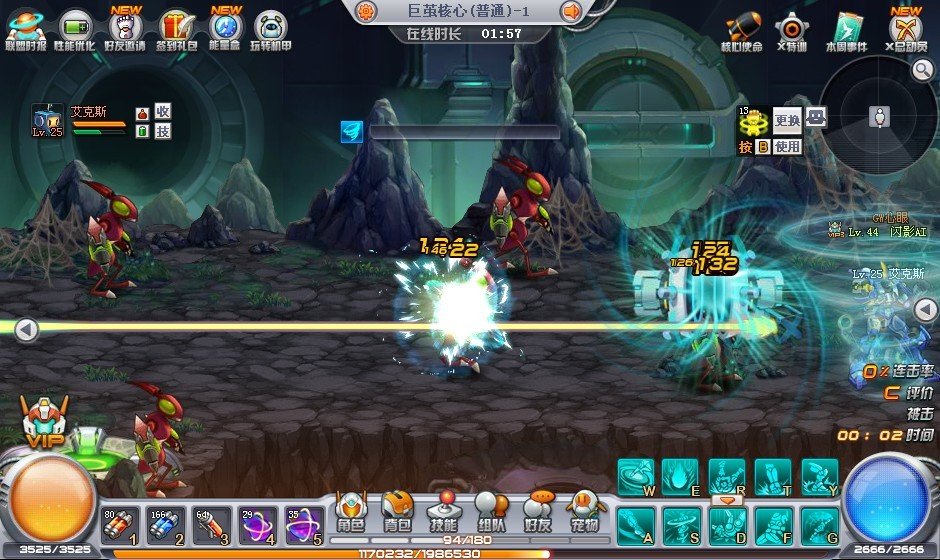Screen dimensions: 940x560
Task: Click the 使用 use button
Action: pos(788,146)
